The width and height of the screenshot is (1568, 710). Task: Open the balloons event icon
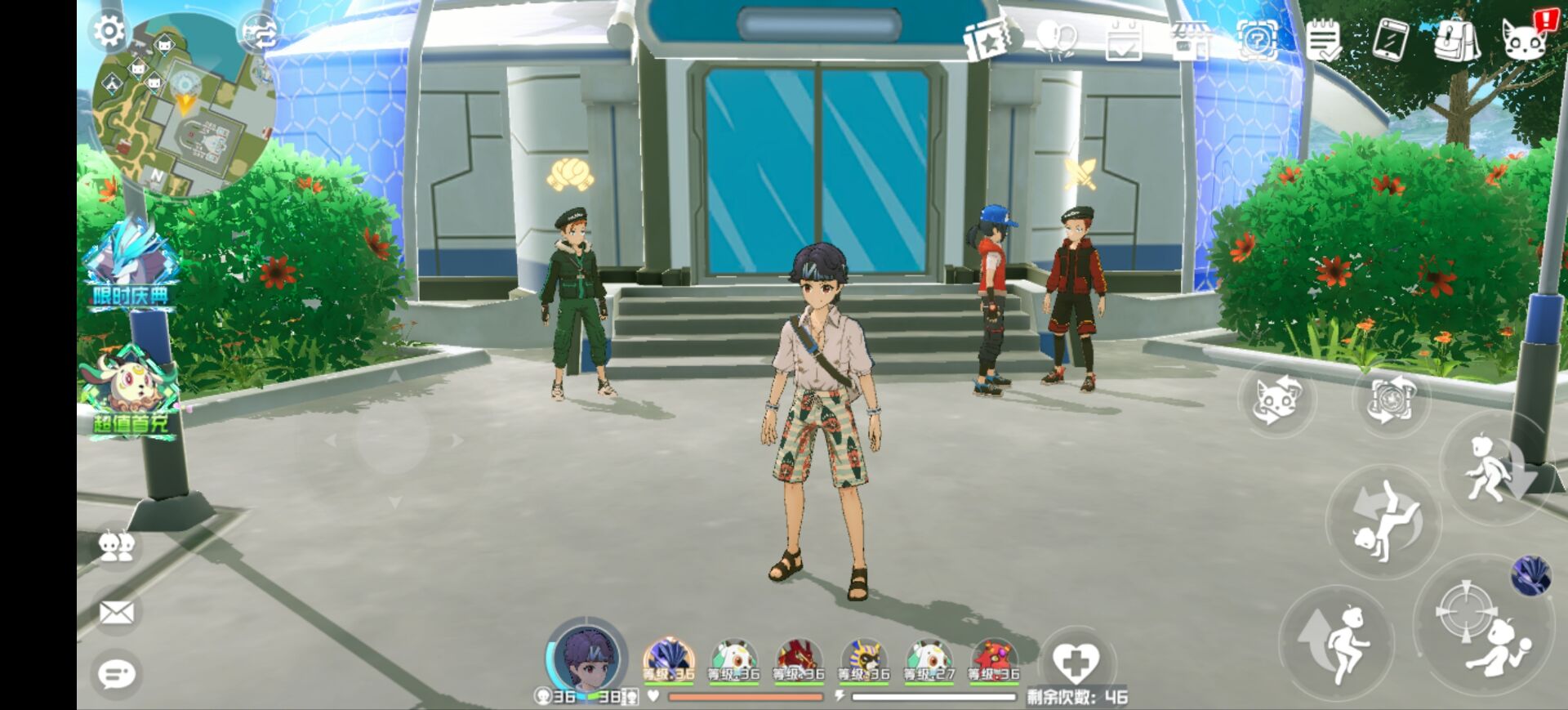[x=1056, y=38]
